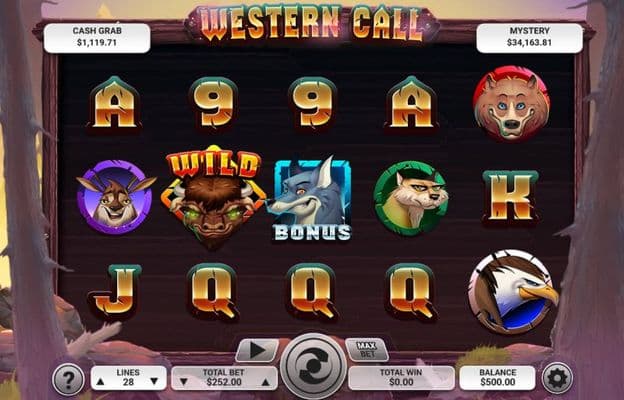This screenshot has width=624, height=400.
Task: Lower the Total Bet amount
Action: (183, 381)
